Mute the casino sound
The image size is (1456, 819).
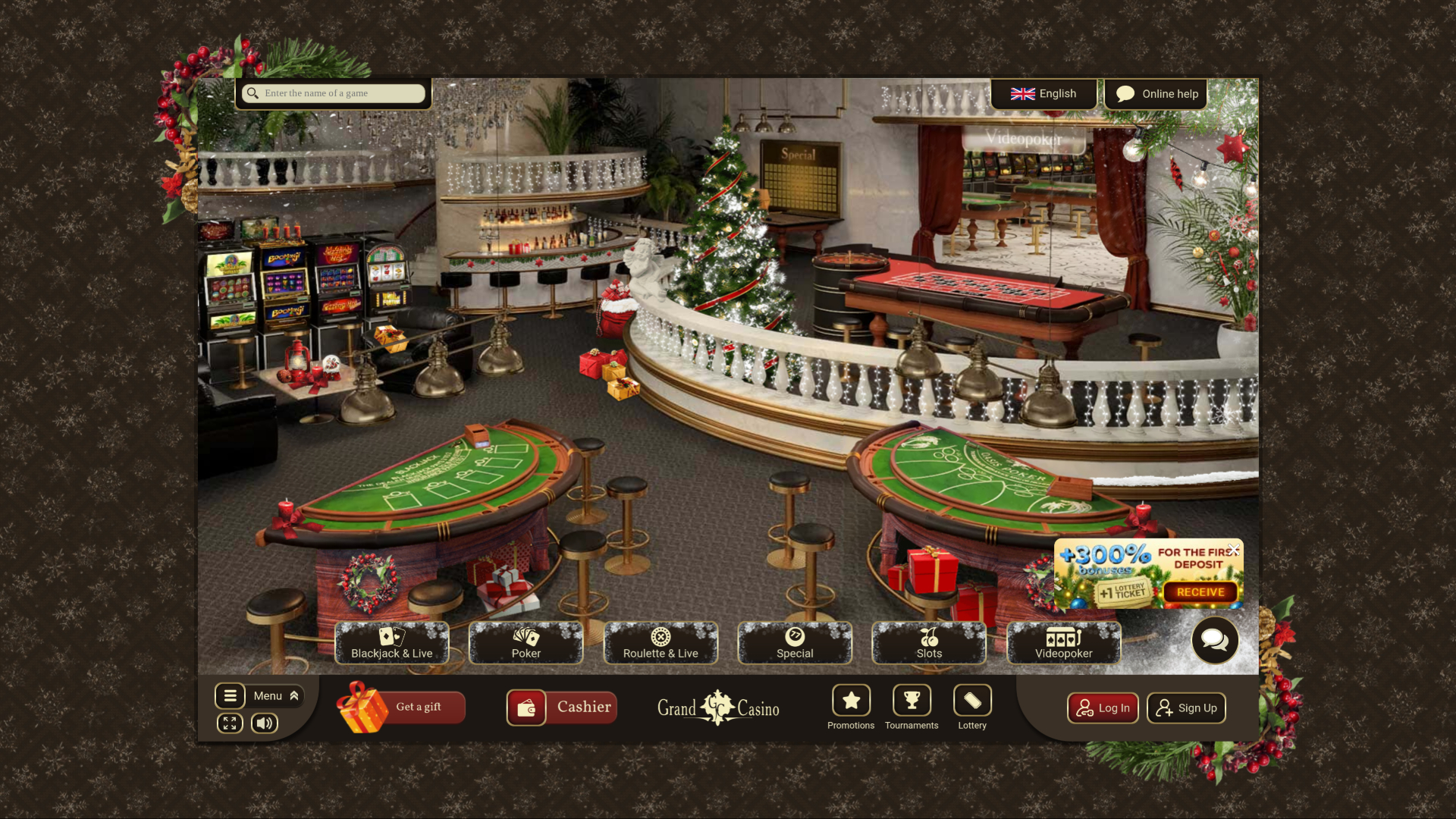tap(264, 723)
